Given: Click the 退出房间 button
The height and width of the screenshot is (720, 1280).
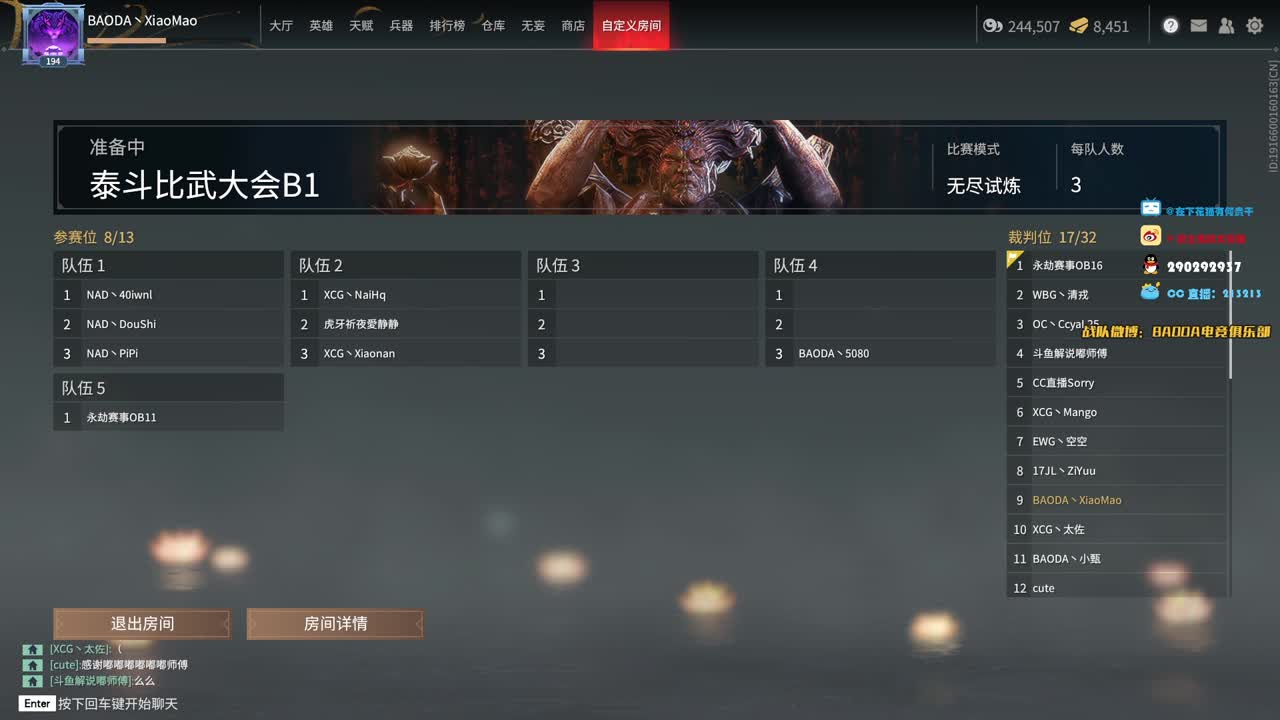Looking at the screenshot, I should pos(141,623).
